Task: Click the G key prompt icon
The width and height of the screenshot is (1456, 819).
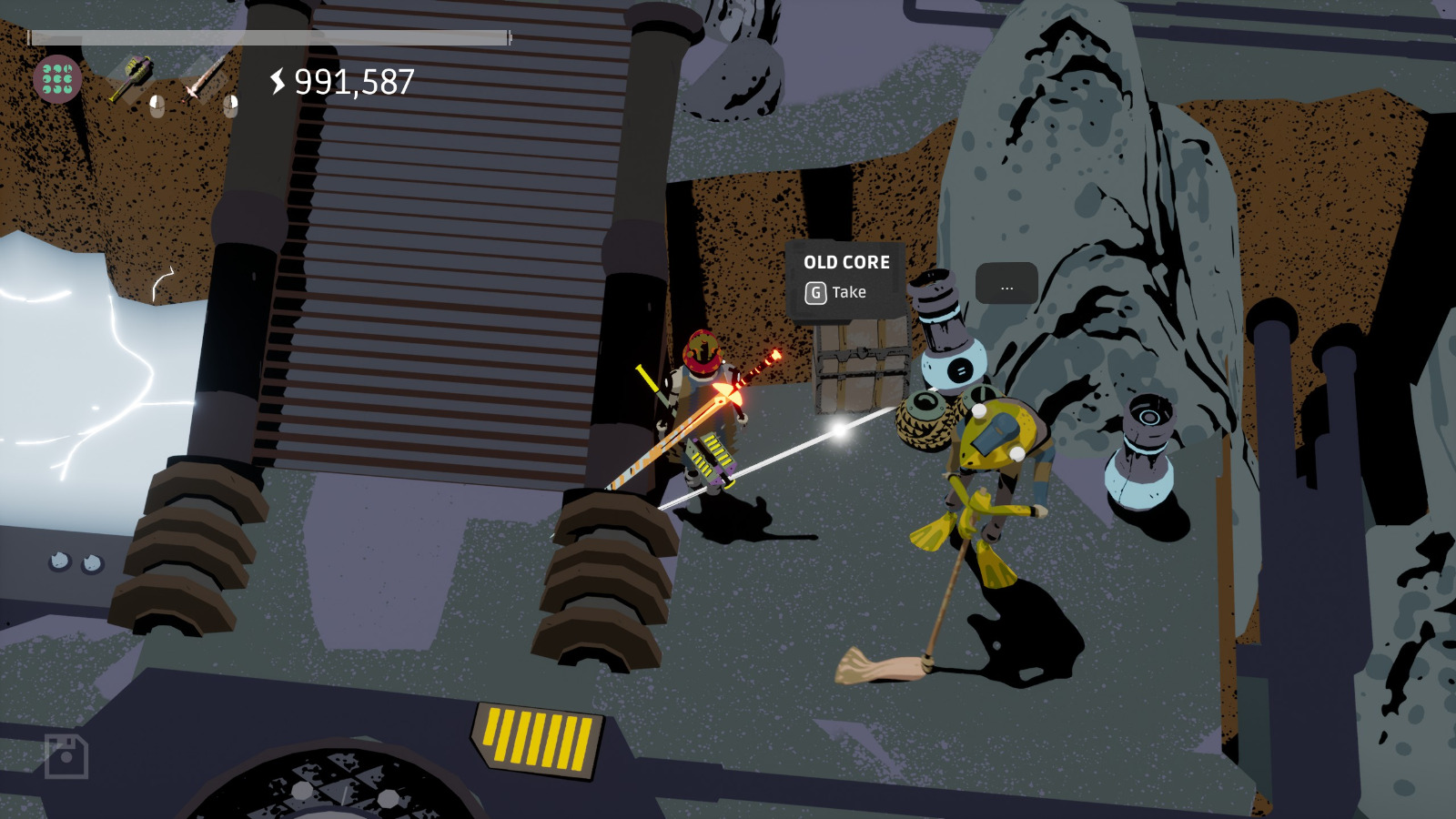Action: (x=816, y=293)
